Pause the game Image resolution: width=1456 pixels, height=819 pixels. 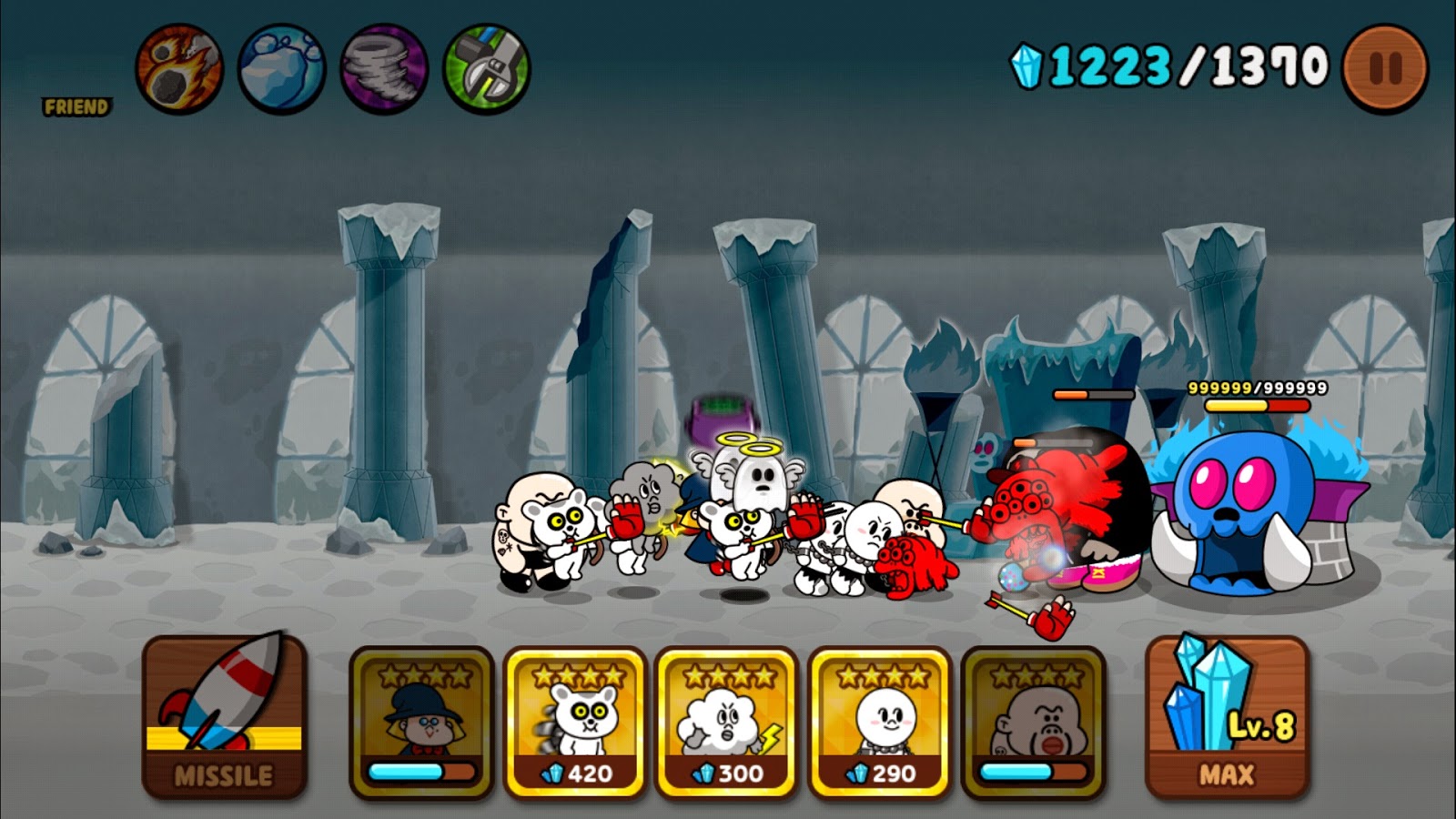pos(1384,66)
